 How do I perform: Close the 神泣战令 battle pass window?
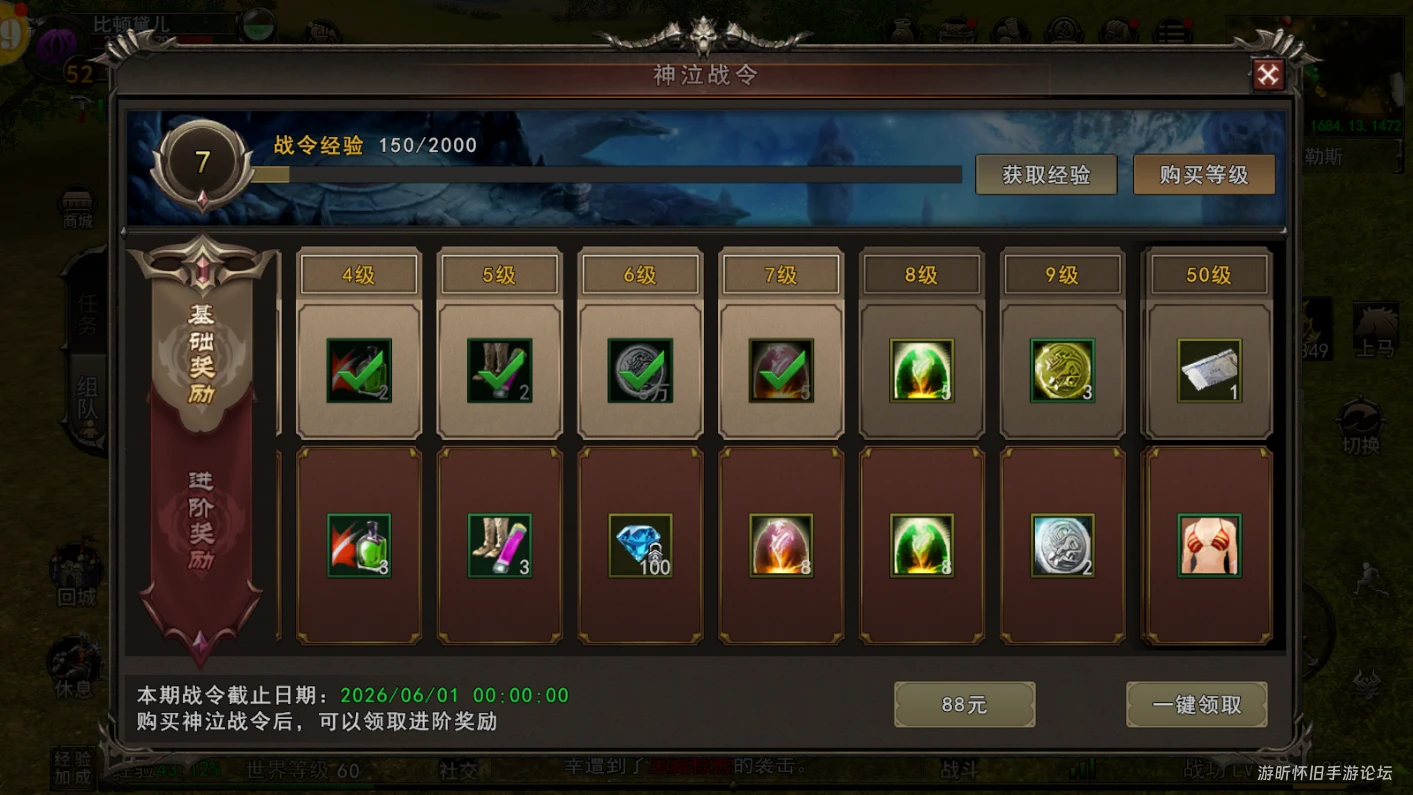tap(1267, 75)
